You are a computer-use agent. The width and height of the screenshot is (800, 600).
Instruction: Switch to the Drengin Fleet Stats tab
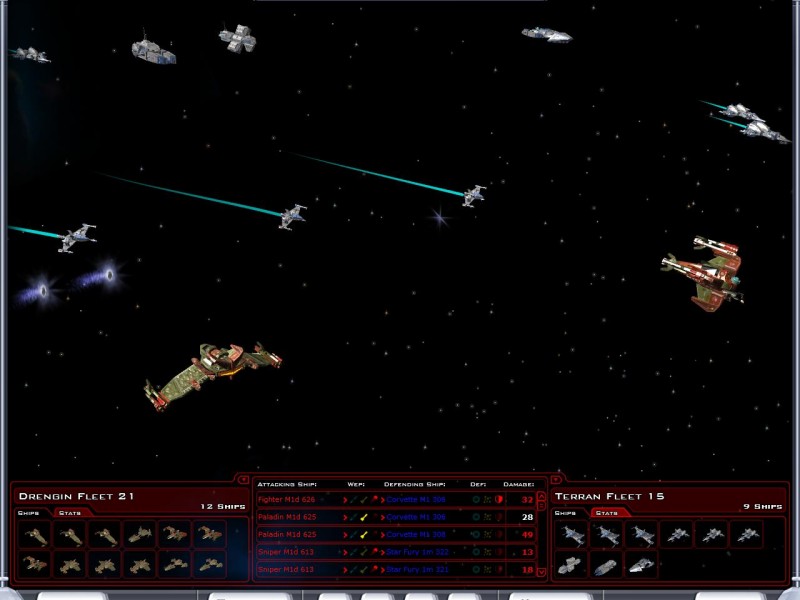click(70, 513)
